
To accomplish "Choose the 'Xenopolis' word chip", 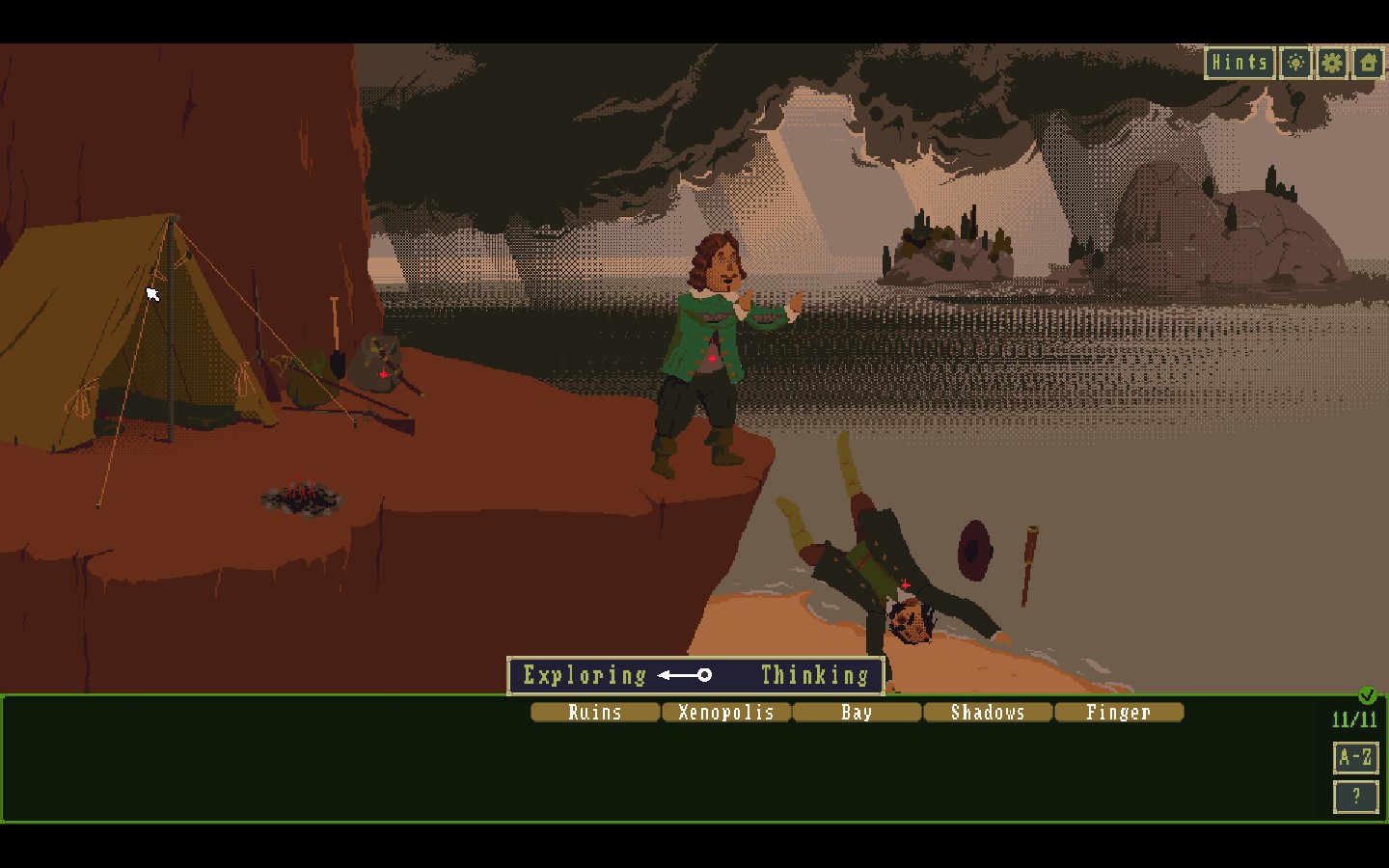I will click(x=726, y=713).
